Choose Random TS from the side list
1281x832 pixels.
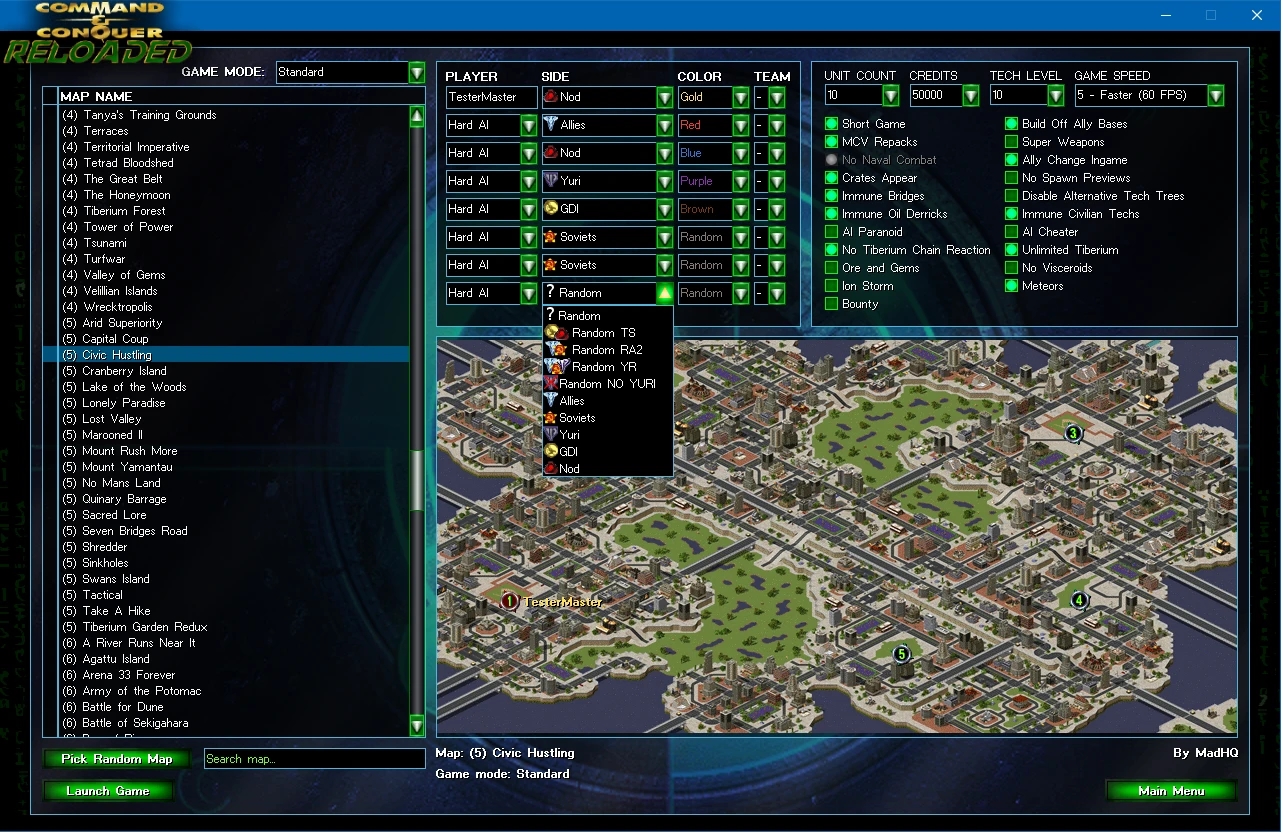click(x=603, y=333)
